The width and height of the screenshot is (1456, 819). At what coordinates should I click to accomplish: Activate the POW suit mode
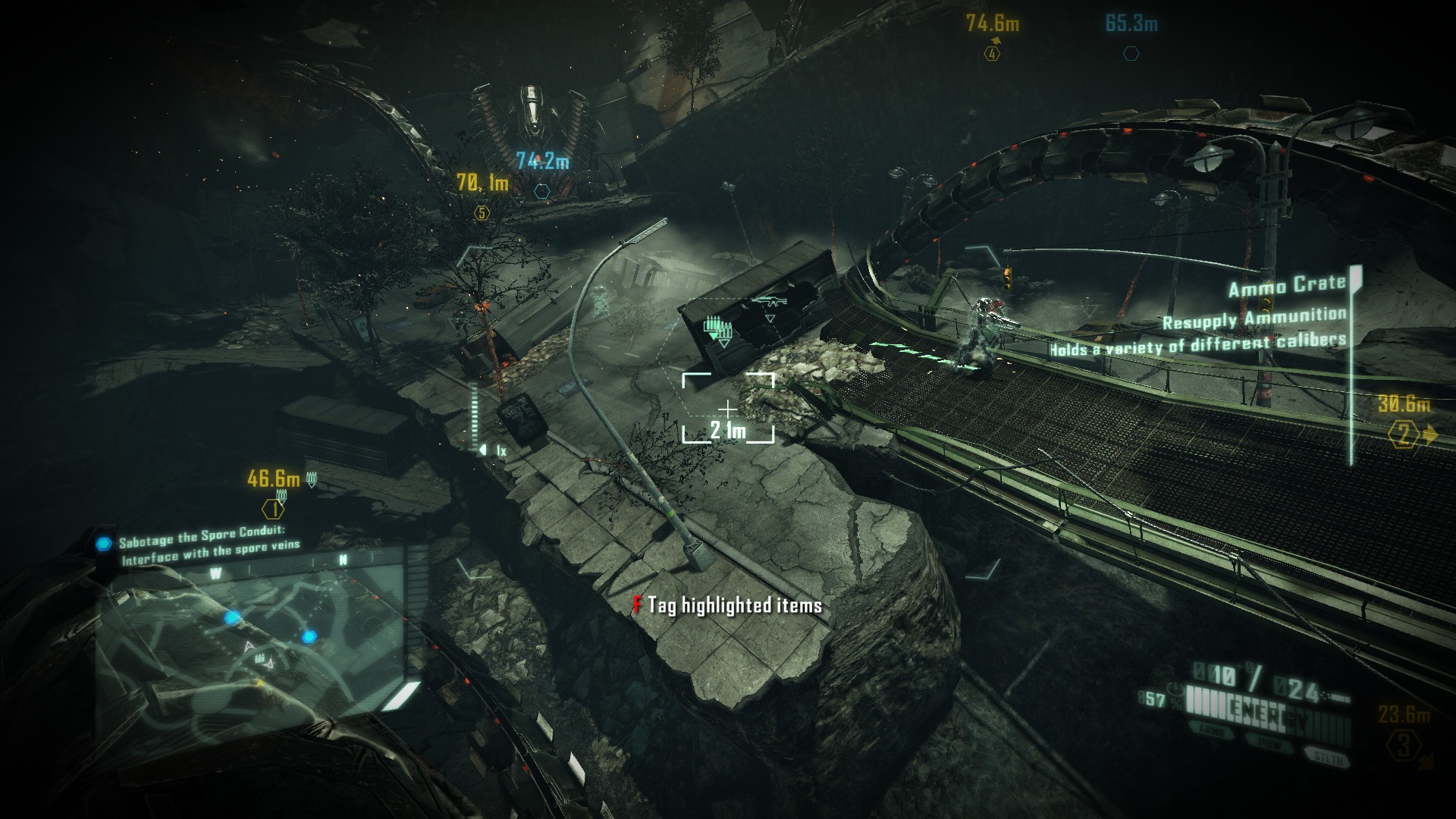1268,742
